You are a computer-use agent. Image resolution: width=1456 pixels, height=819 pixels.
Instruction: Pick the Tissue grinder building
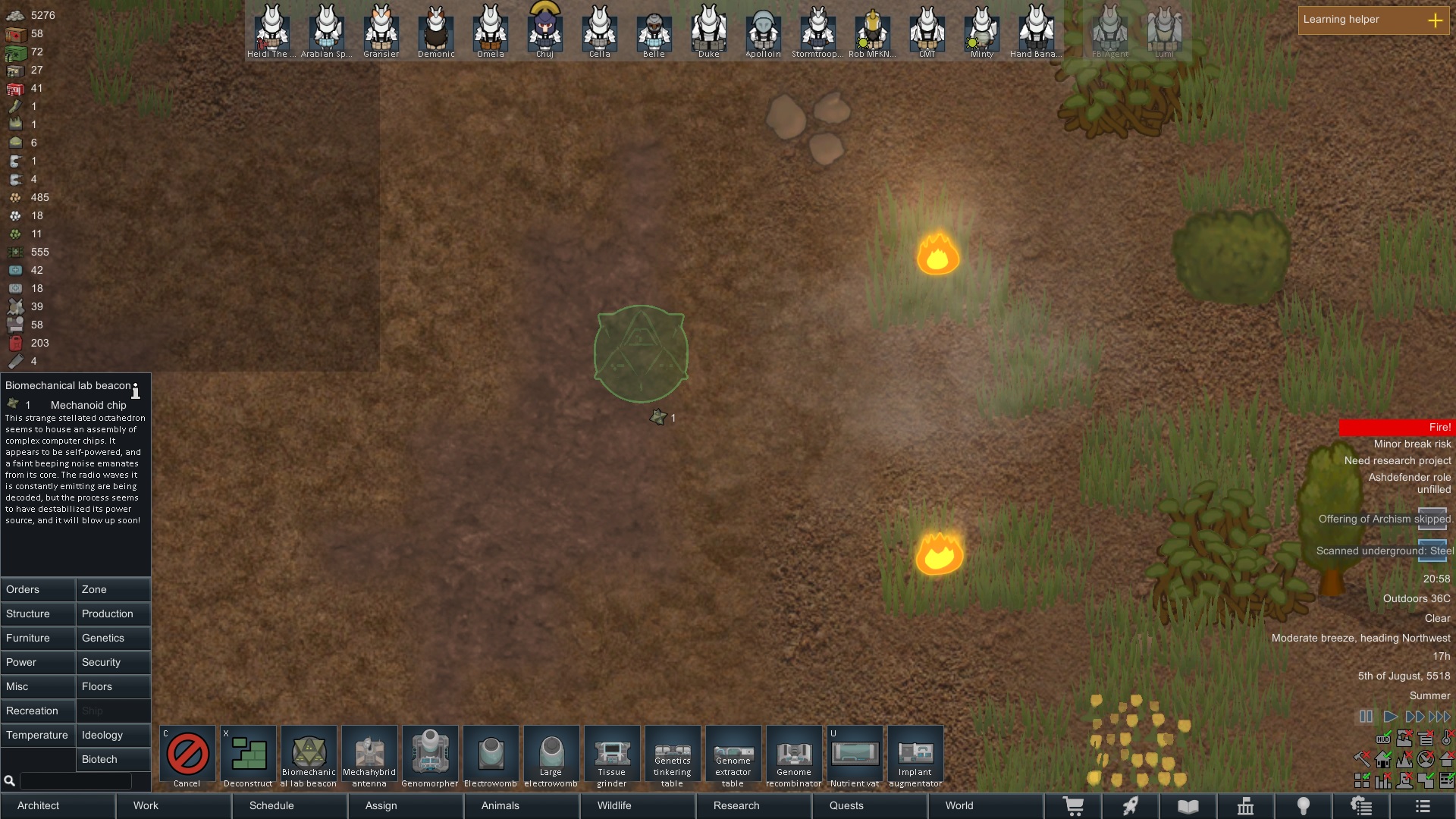point(612,755)
